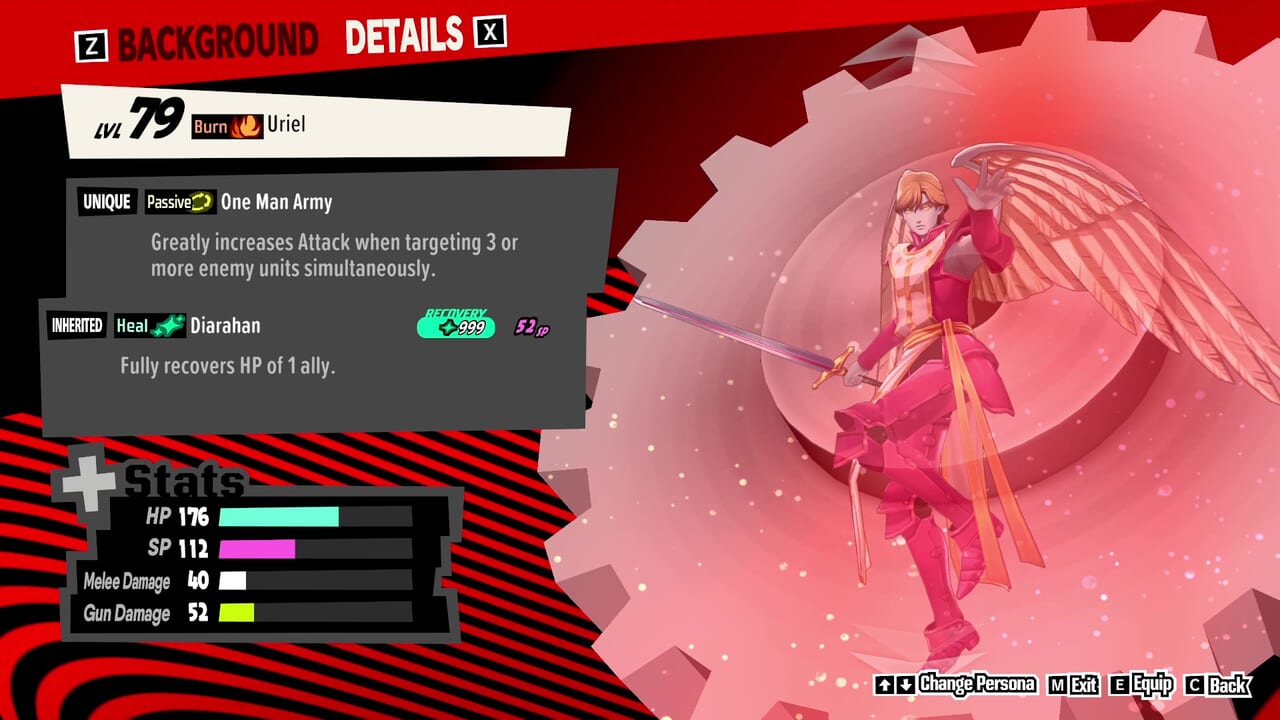Viewport: 1280px width, 720px height.
Task: Click the Recovery +999 power icon
Action: (x=455, y=325)
